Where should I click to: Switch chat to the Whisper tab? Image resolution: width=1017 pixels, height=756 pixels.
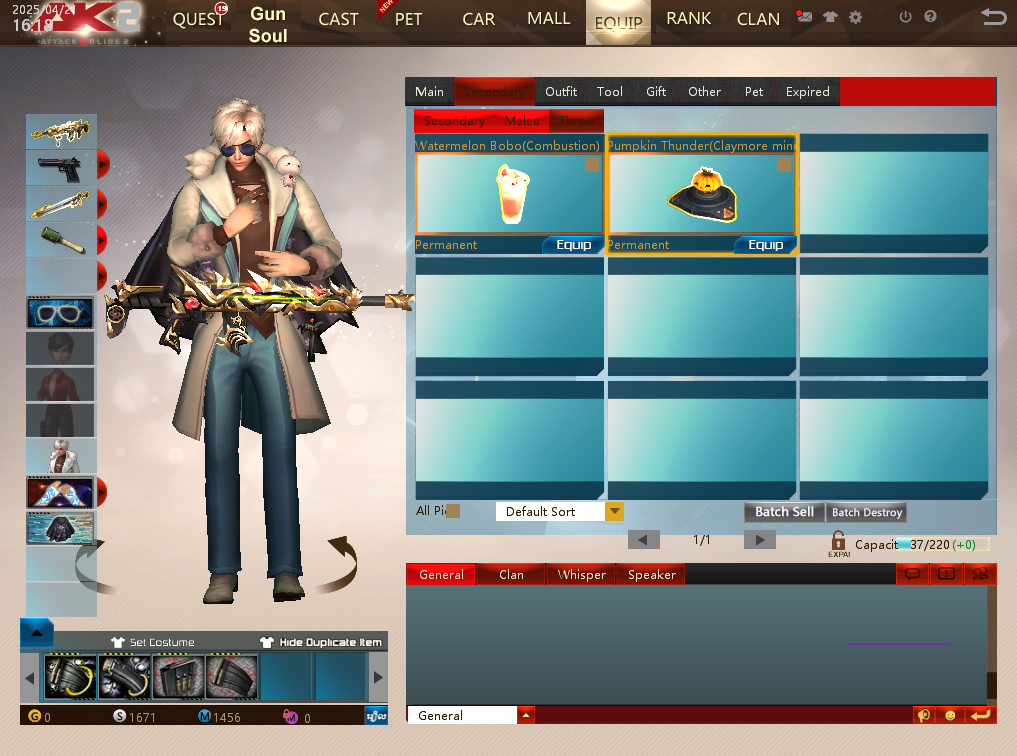581,575
